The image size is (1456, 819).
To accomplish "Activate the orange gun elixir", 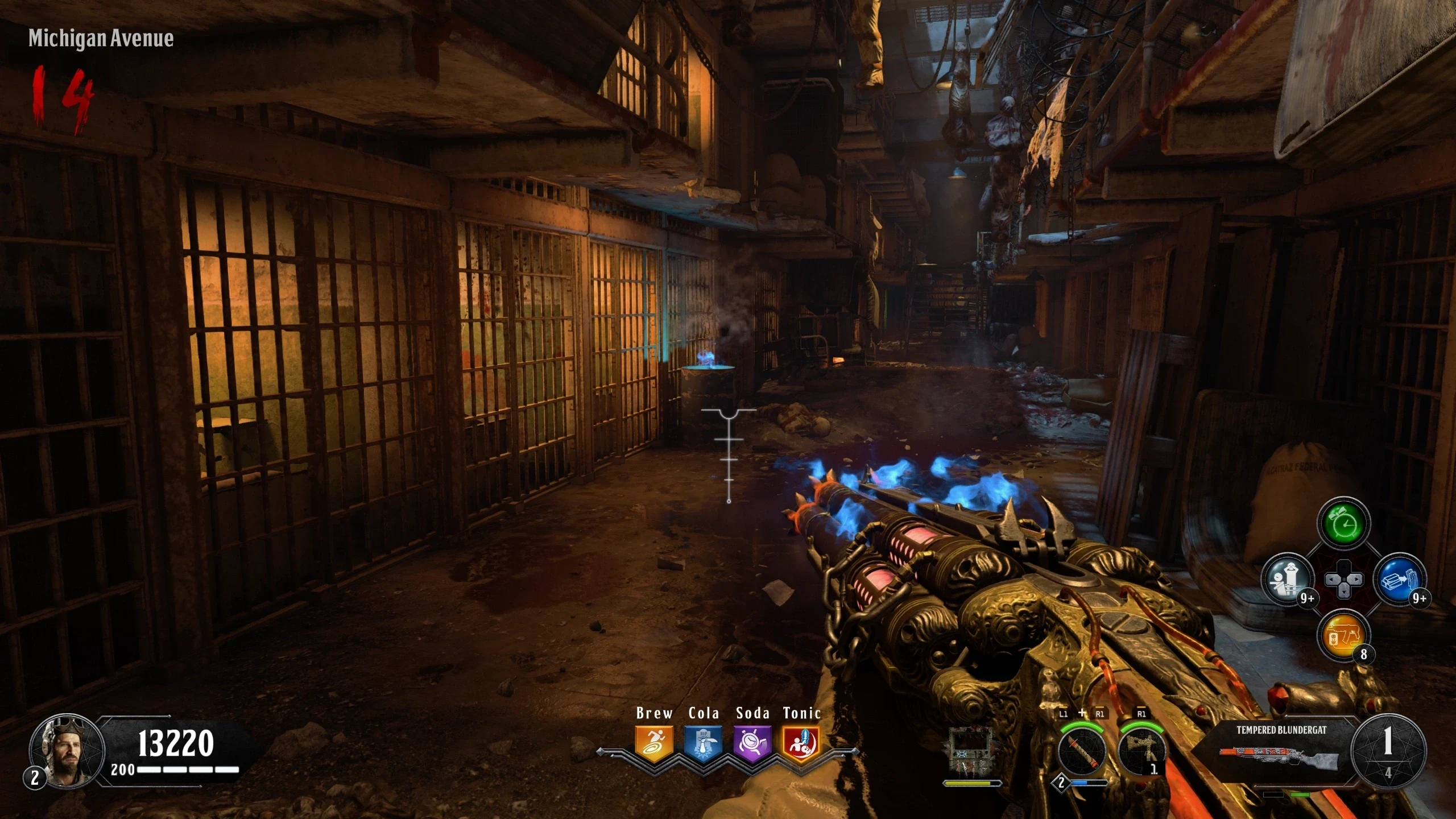I will (1343, 635).
